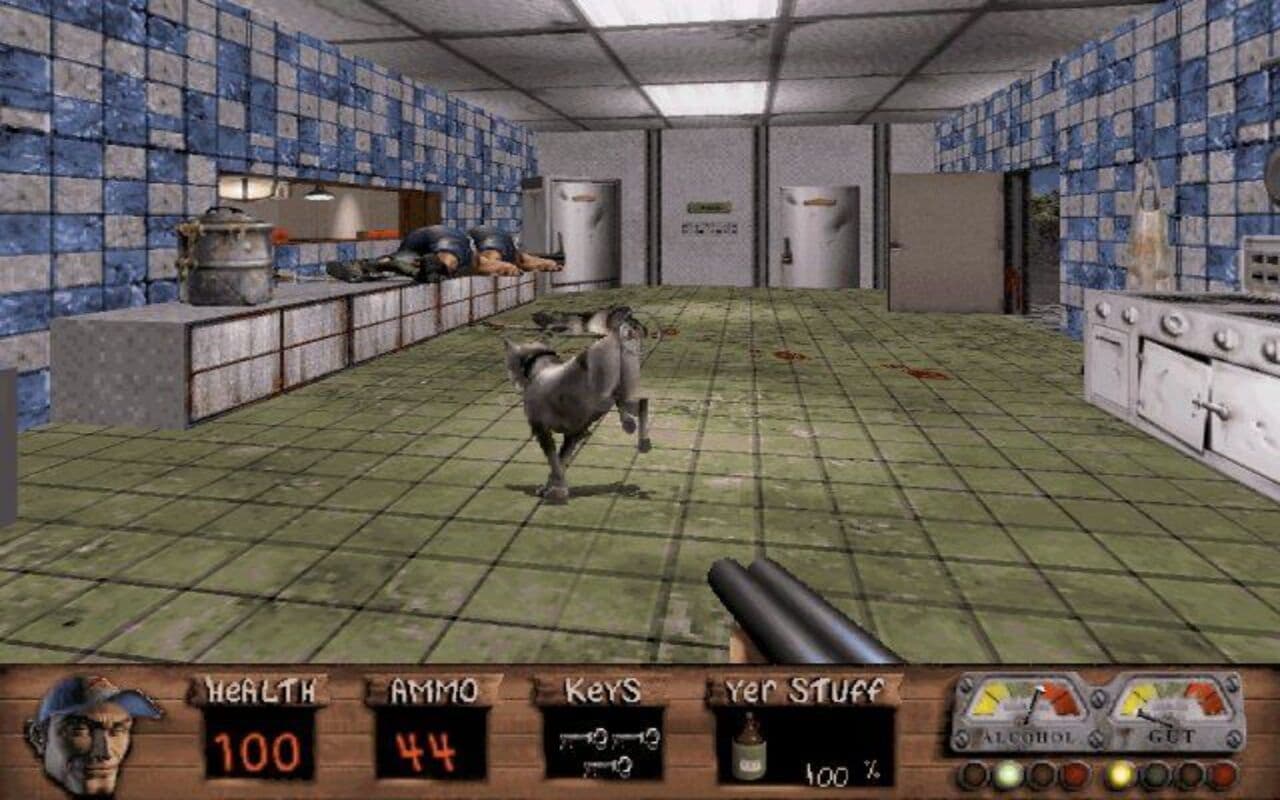The width and height of the screenshot is (1280, 800).
Task: Click the lower key under the Keys label
Action: point(608,768)
